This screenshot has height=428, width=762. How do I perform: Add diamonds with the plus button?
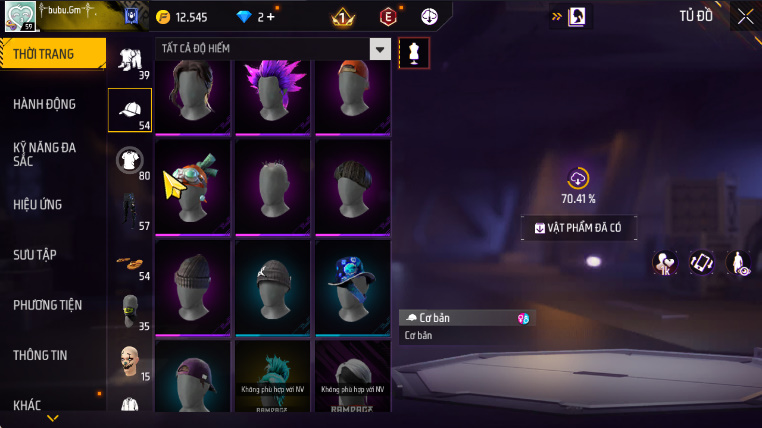[270, 17]
